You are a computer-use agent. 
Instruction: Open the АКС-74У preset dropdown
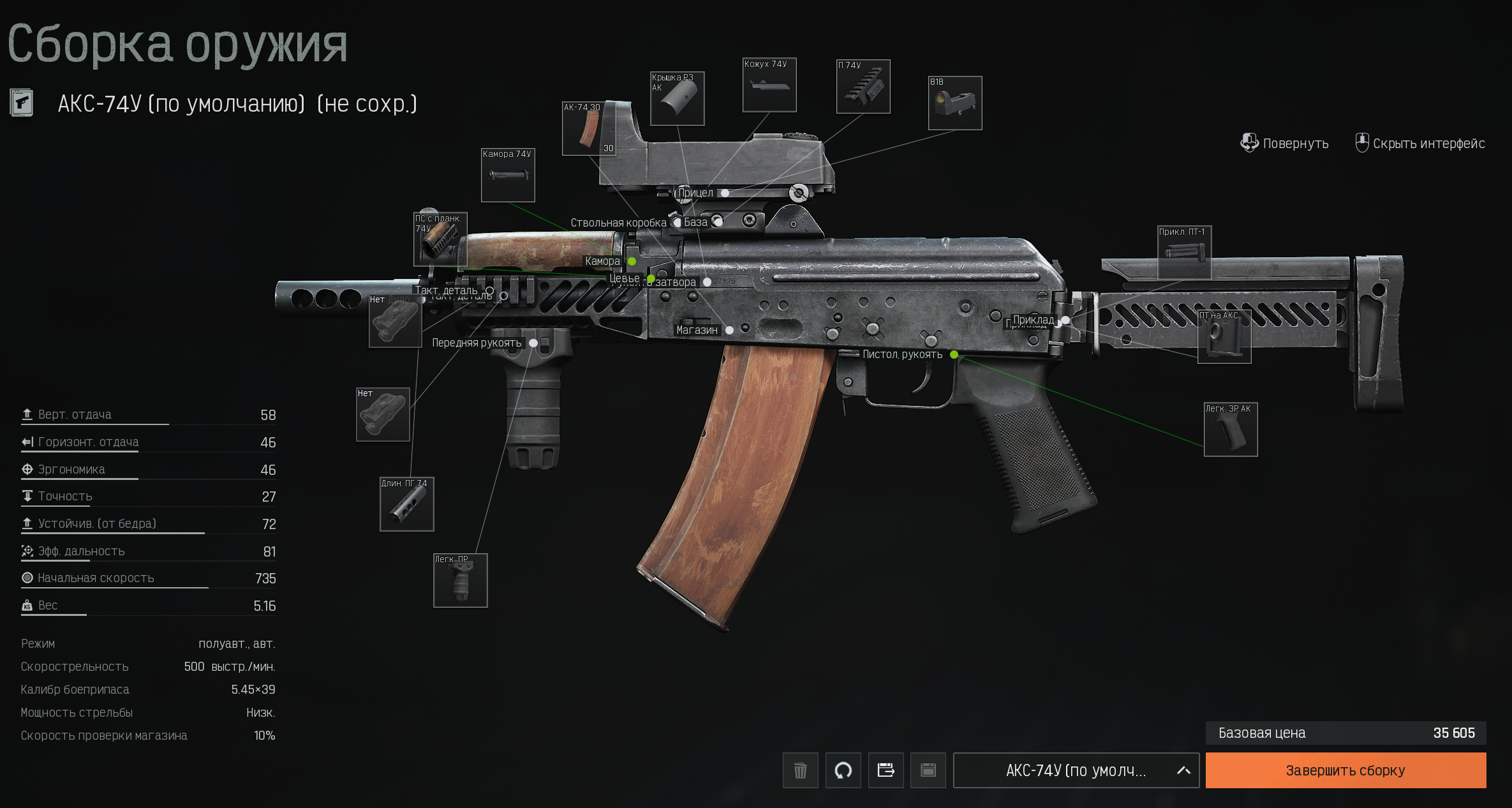point(1076,770)
